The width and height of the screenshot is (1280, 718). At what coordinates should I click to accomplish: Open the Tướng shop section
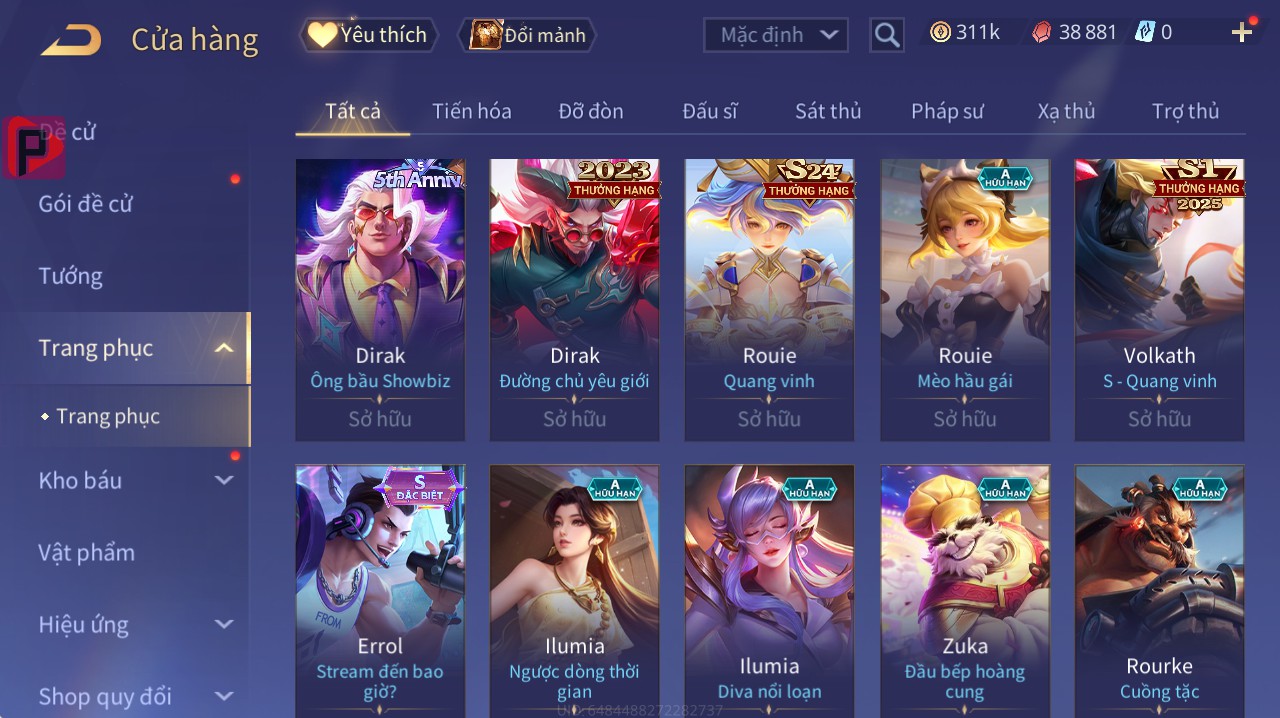pyautogui.click(x=71, y=276)
